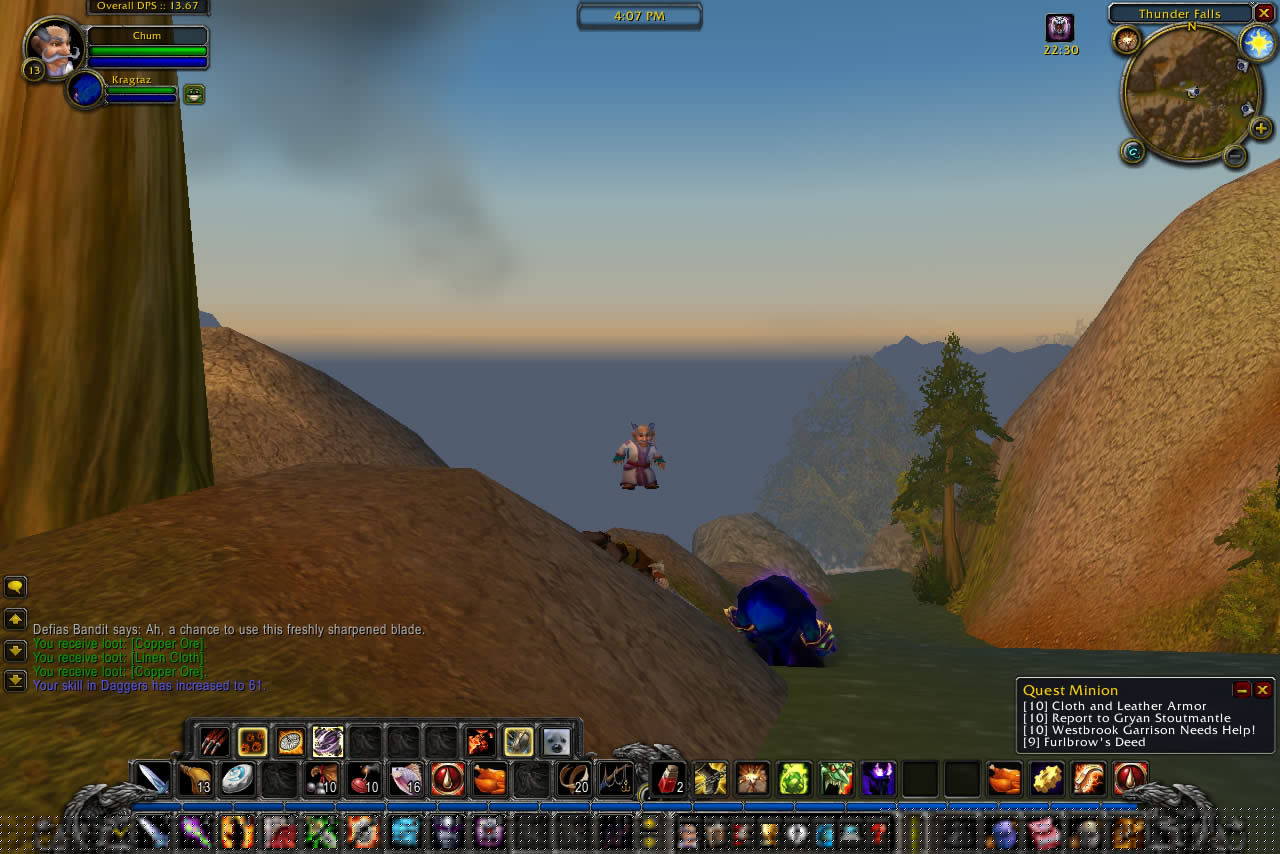Click the demon buff icon showing 22:30
Screen dimensions: 1280x854
point(1060,28)
